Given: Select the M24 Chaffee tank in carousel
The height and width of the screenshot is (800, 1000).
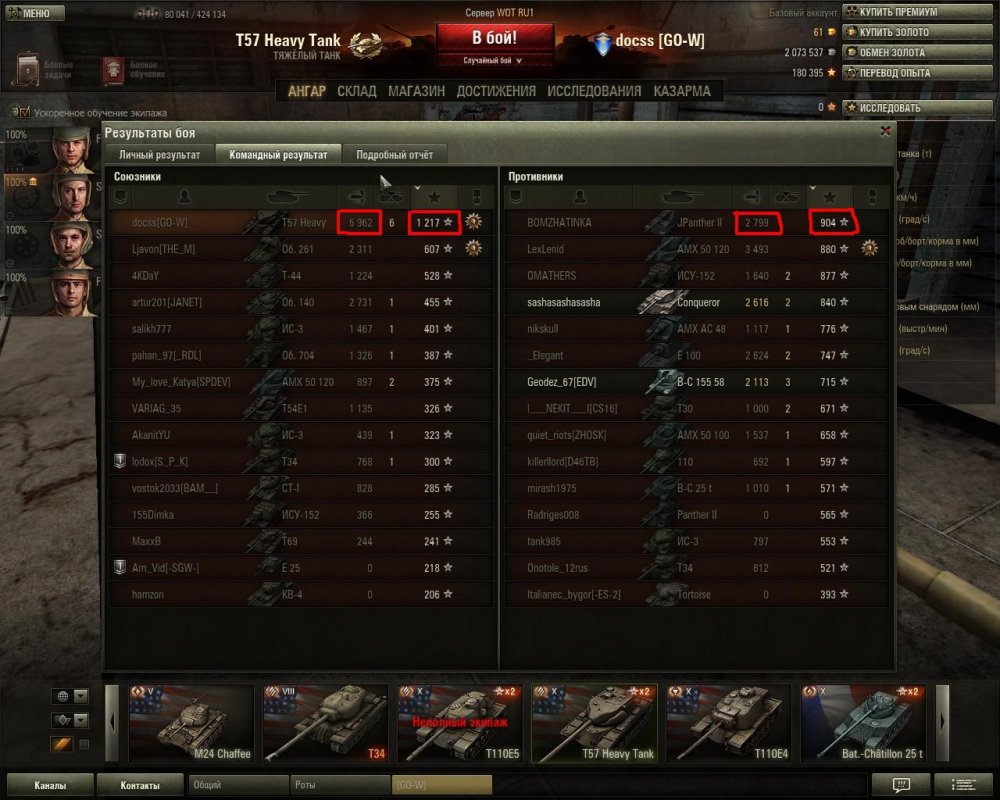Looking at the screenshot, I should (191, 723).
